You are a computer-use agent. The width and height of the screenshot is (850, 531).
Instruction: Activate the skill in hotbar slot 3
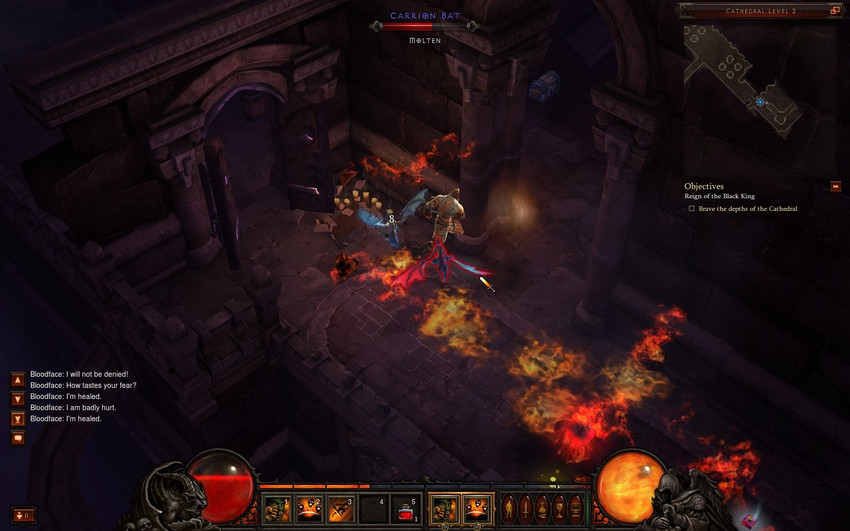341,508
